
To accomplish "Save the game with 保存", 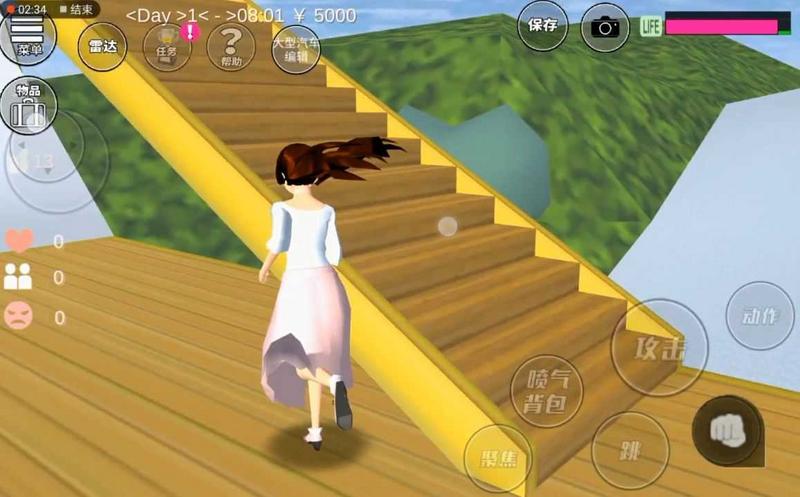I will point(543,25).
